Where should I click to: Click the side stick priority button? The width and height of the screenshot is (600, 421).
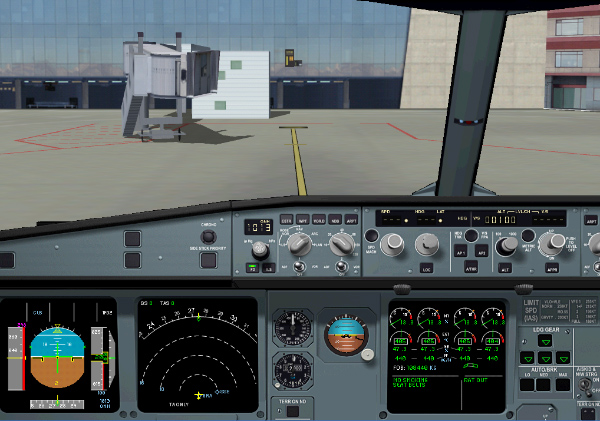209,260
